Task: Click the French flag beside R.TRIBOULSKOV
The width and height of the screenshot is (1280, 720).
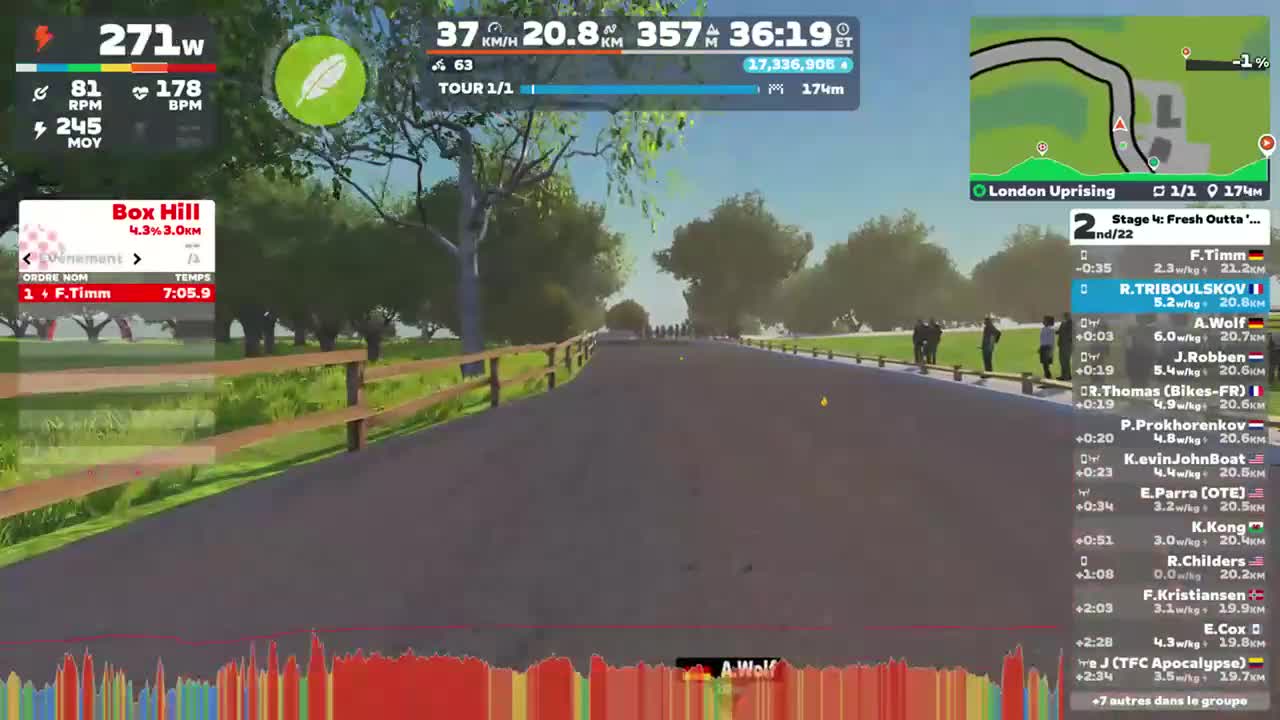Action: click(1256, 288)
